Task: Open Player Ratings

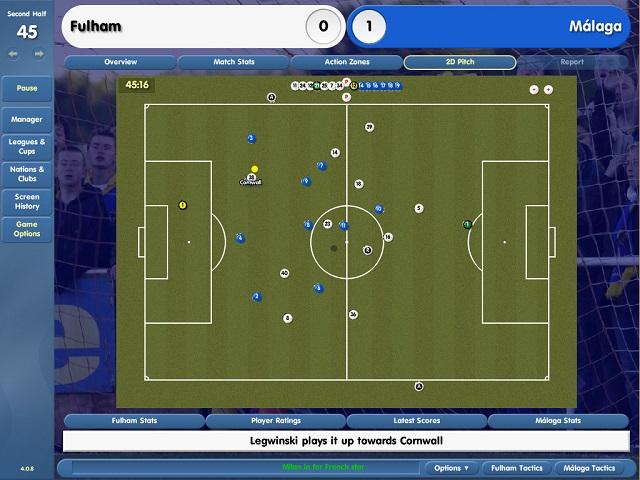Action: click(275, 421)
